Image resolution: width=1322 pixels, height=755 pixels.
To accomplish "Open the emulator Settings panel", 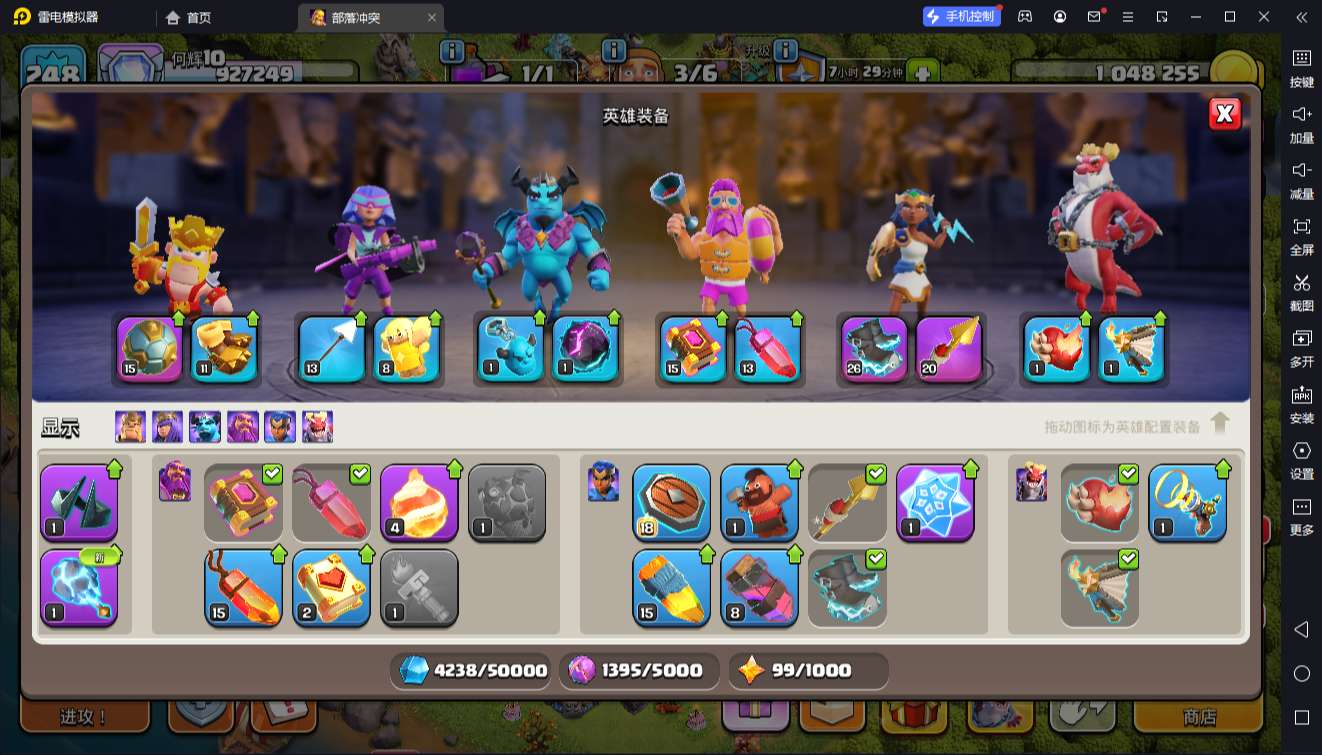I will coord(1301,460).
